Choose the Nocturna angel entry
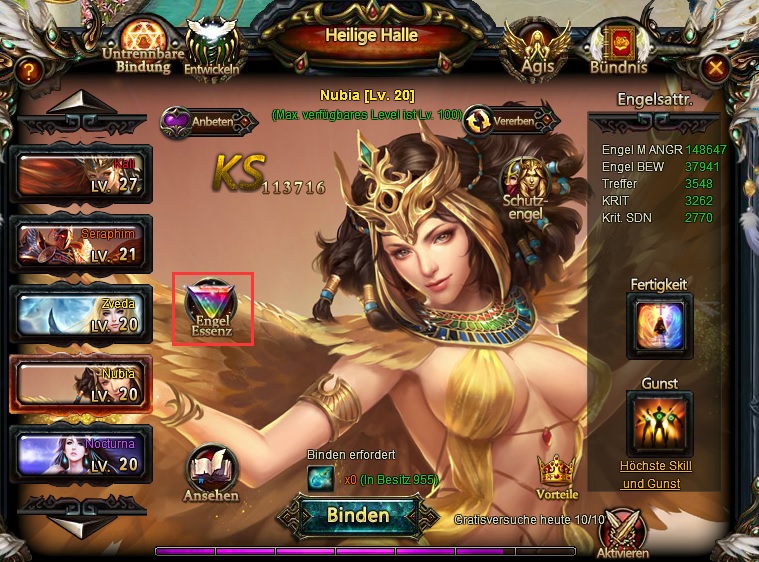Viewport: 759px width, 562px height. click(80, 454)
